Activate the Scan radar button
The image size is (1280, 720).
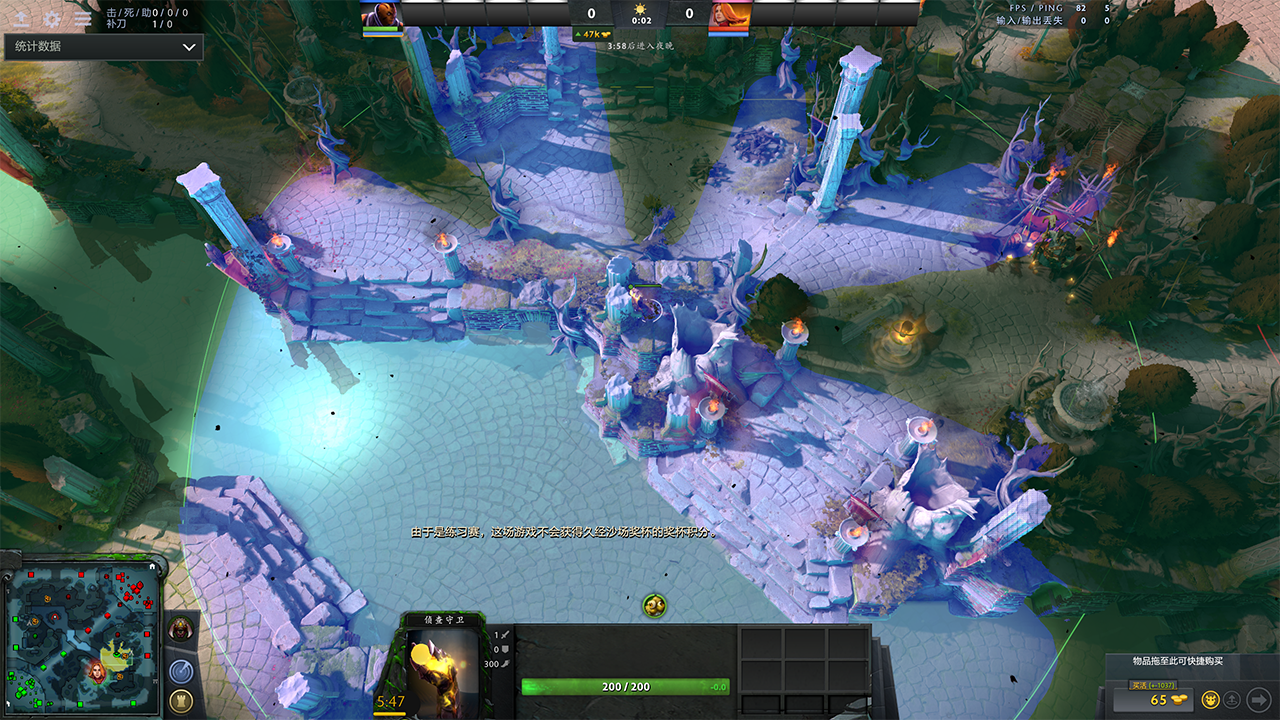[181, 671]
